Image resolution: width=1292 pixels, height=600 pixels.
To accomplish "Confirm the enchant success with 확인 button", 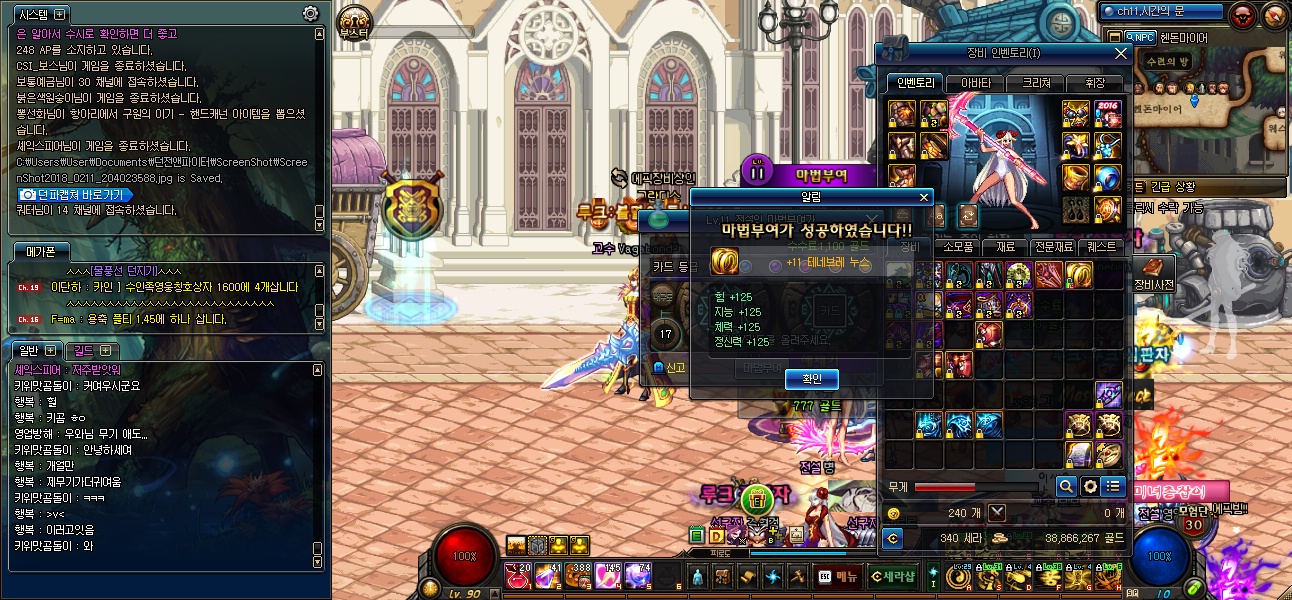I will (x=812, y=379).
